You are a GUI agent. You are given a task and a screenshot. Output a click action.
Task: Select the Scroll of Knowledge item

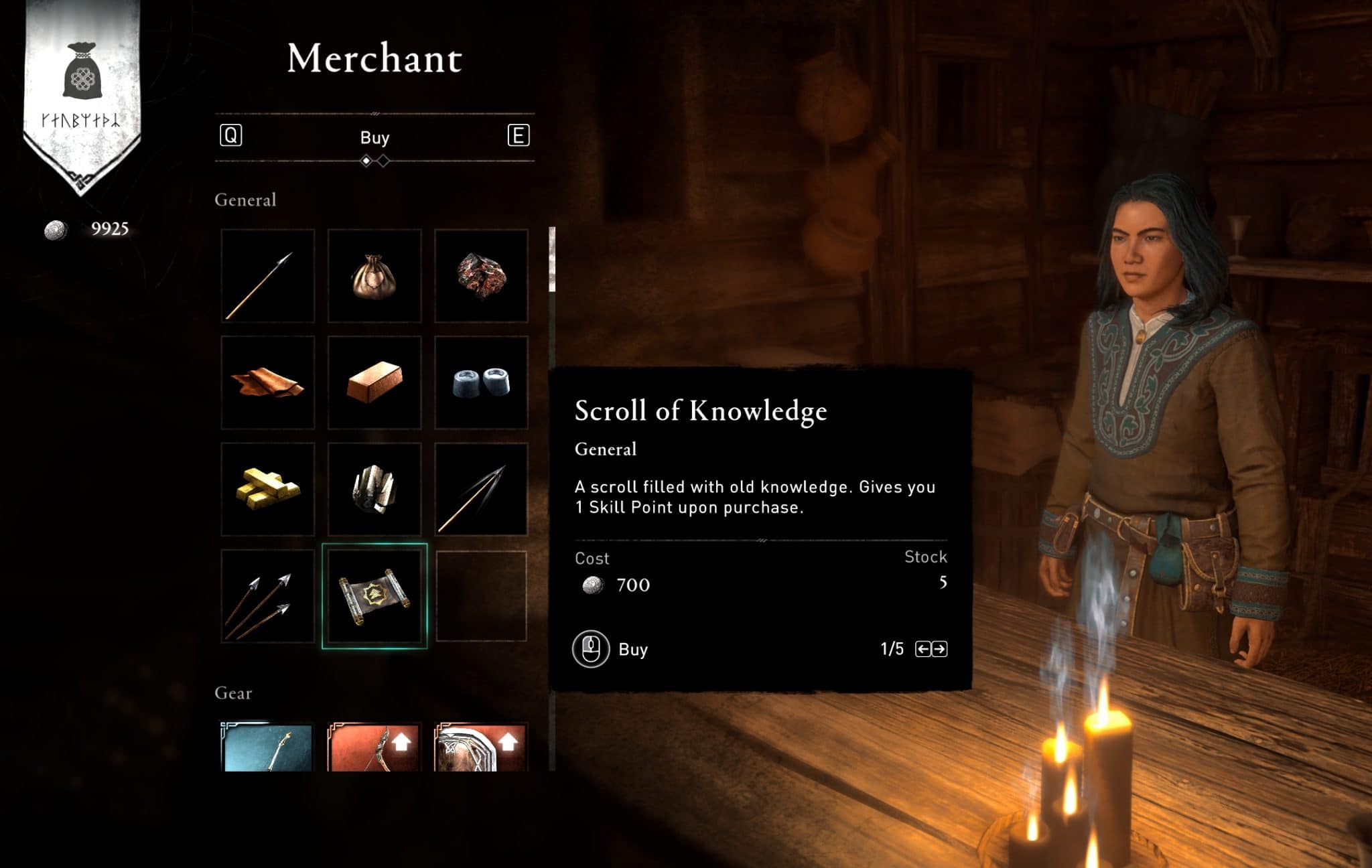coord(374,596)
